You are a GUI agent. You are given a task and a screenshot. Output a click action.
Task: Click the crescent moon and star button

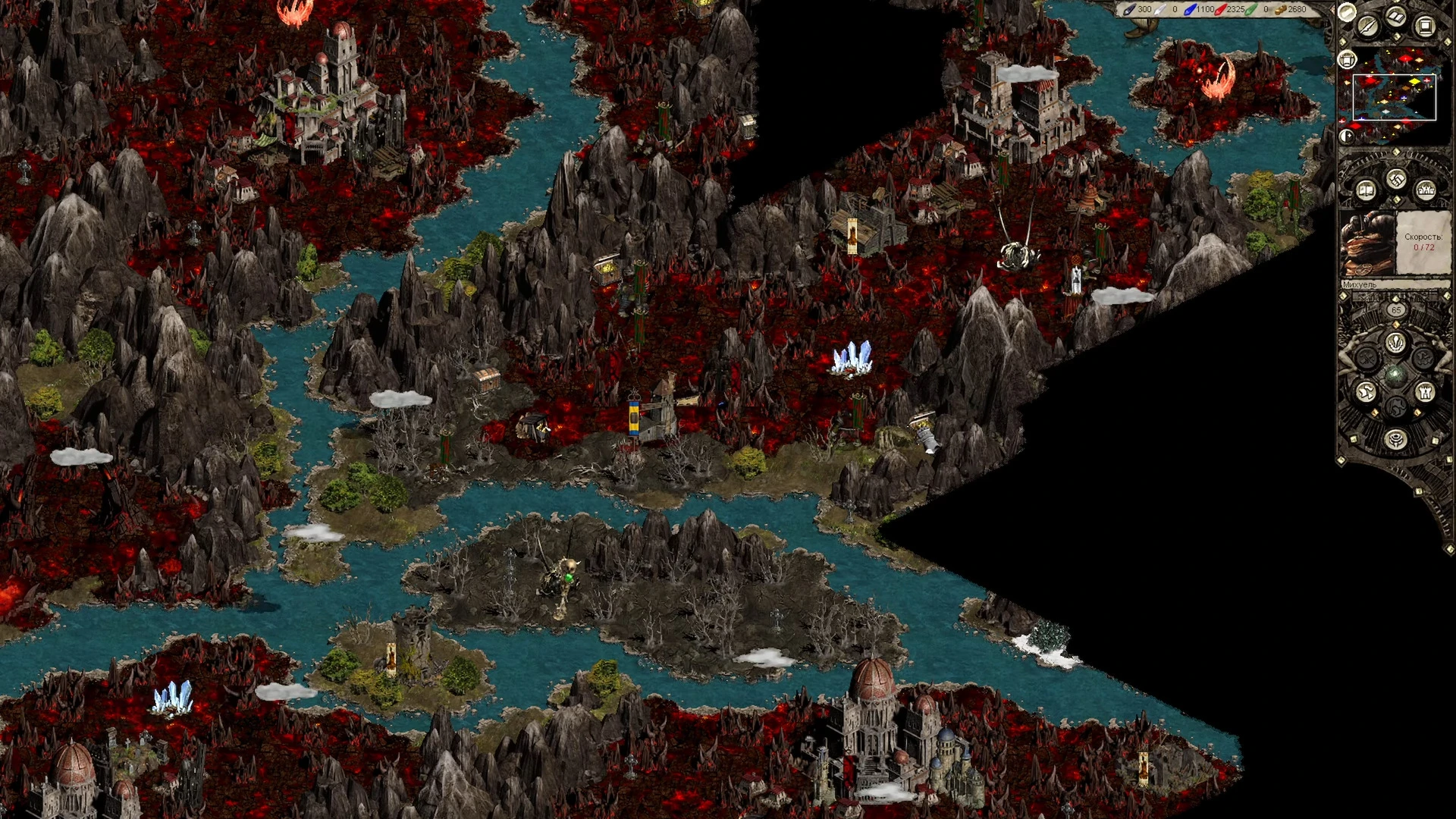[x=1347, y=136]
